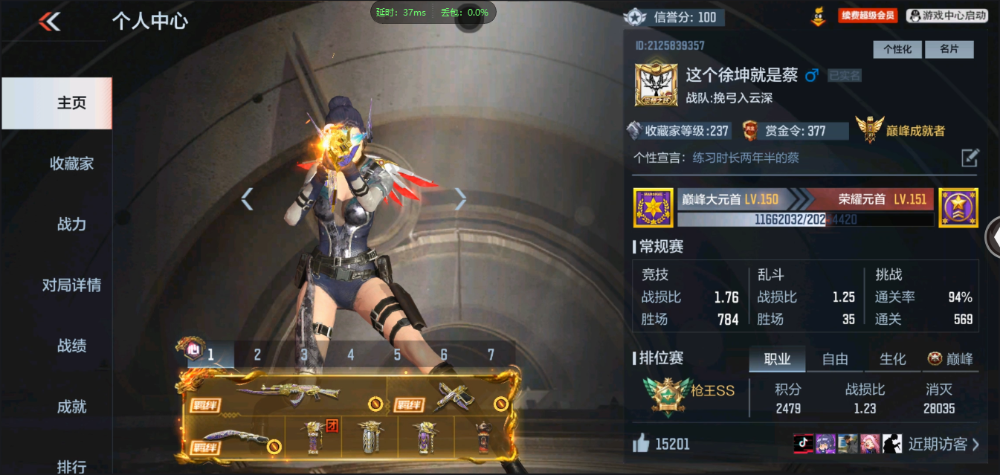Open the 战力 combat power section
Viewport: 1000px width, 475px height.
71,224
